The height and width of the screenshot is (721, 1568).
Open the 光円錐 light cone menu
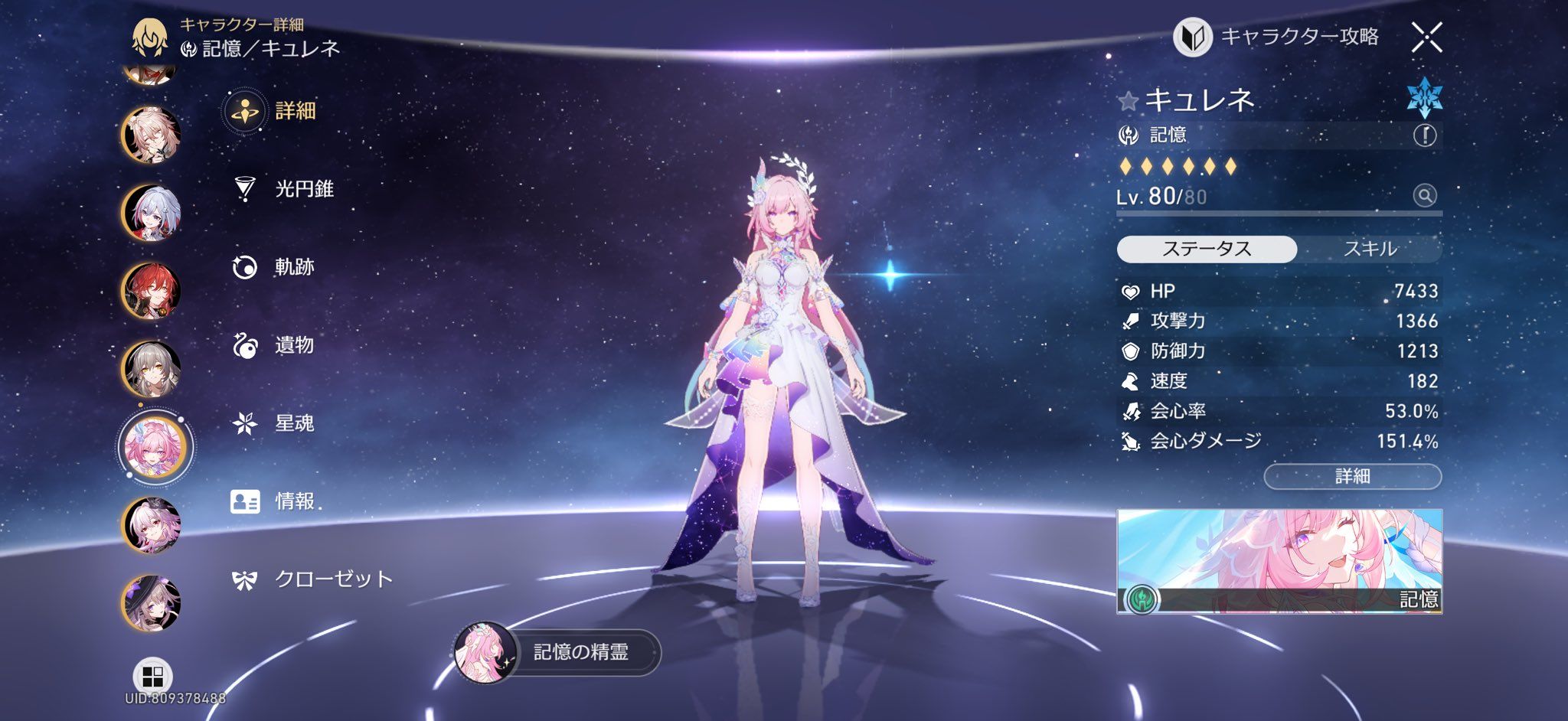click(303, 189)
